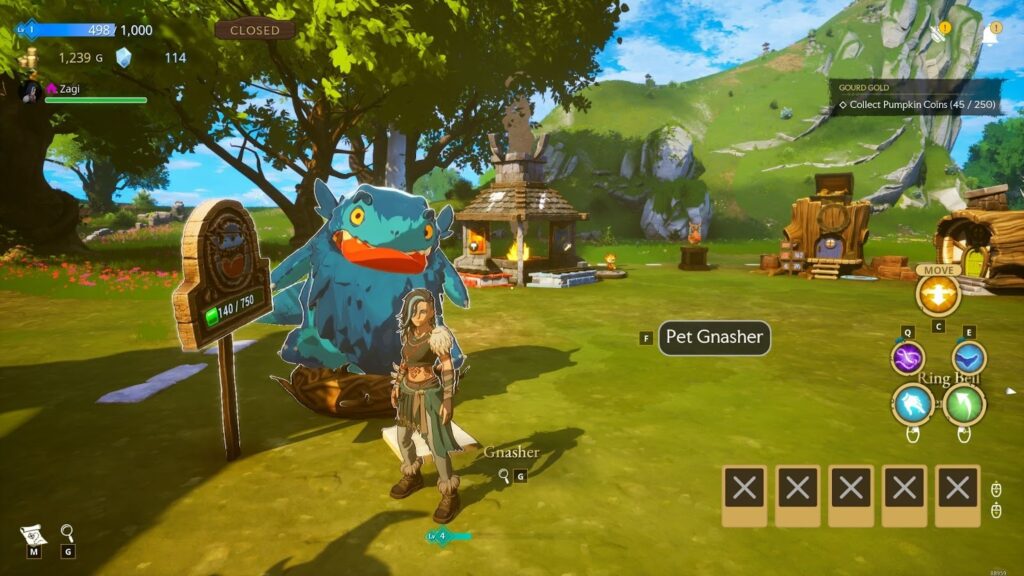
Task: Open the map scroll icon
Action: pyautogui.click(x=34, y=534)
